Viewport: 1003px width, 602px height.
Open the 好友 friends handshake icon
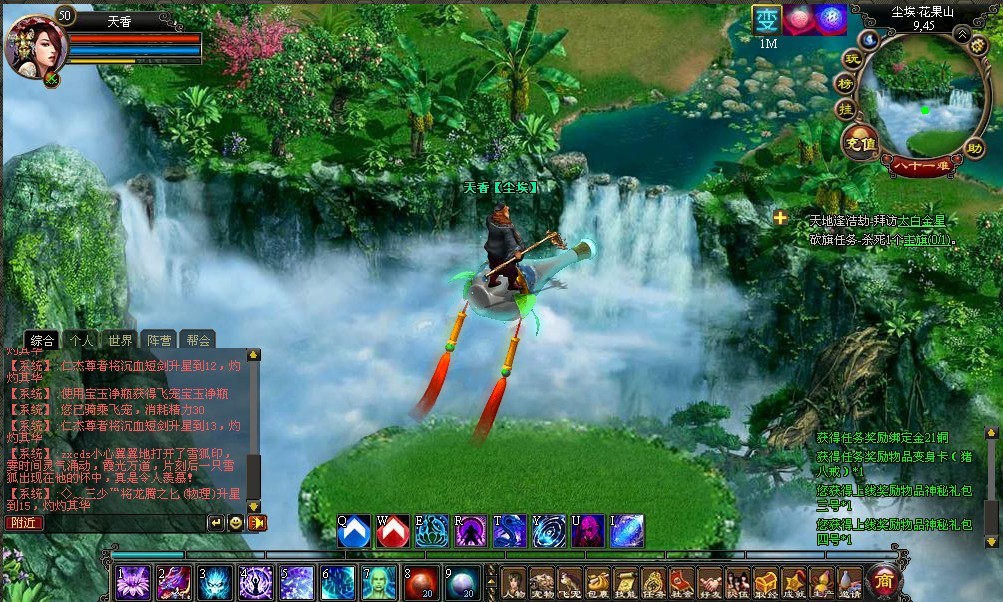coord(710,582)
